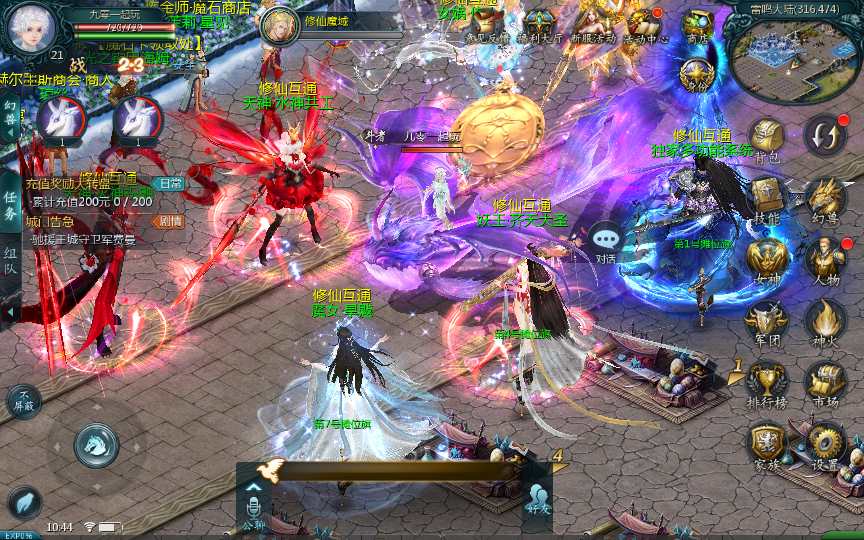This screenshot has width=864, height=540.
Task: Open the 家族 family shield icon
Action: pyautogui.click(x=767, y=442)
